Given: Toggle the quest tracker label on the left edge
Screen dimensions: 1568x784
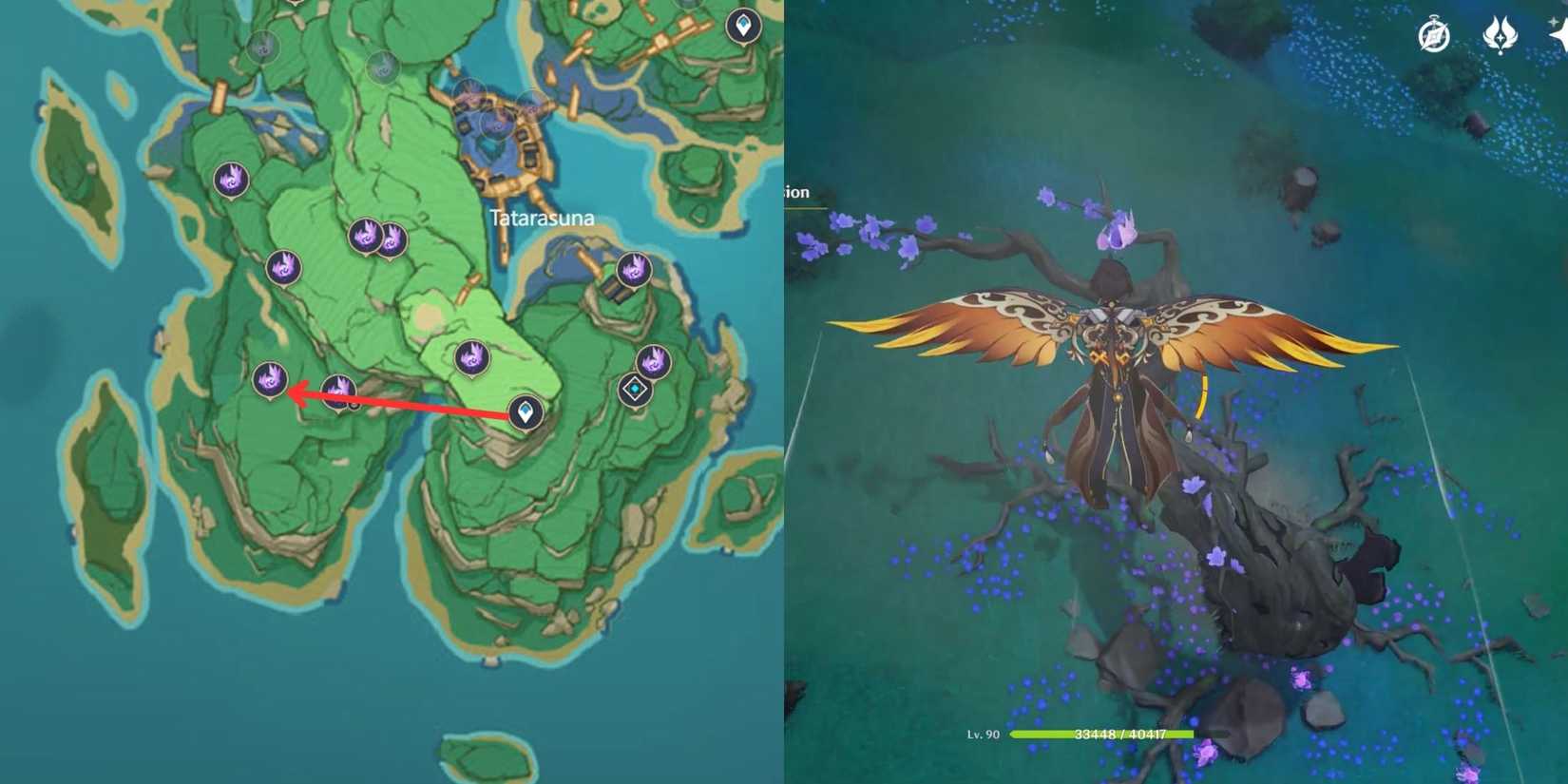Looking at the screenshot, I should (x=798, y=192).
